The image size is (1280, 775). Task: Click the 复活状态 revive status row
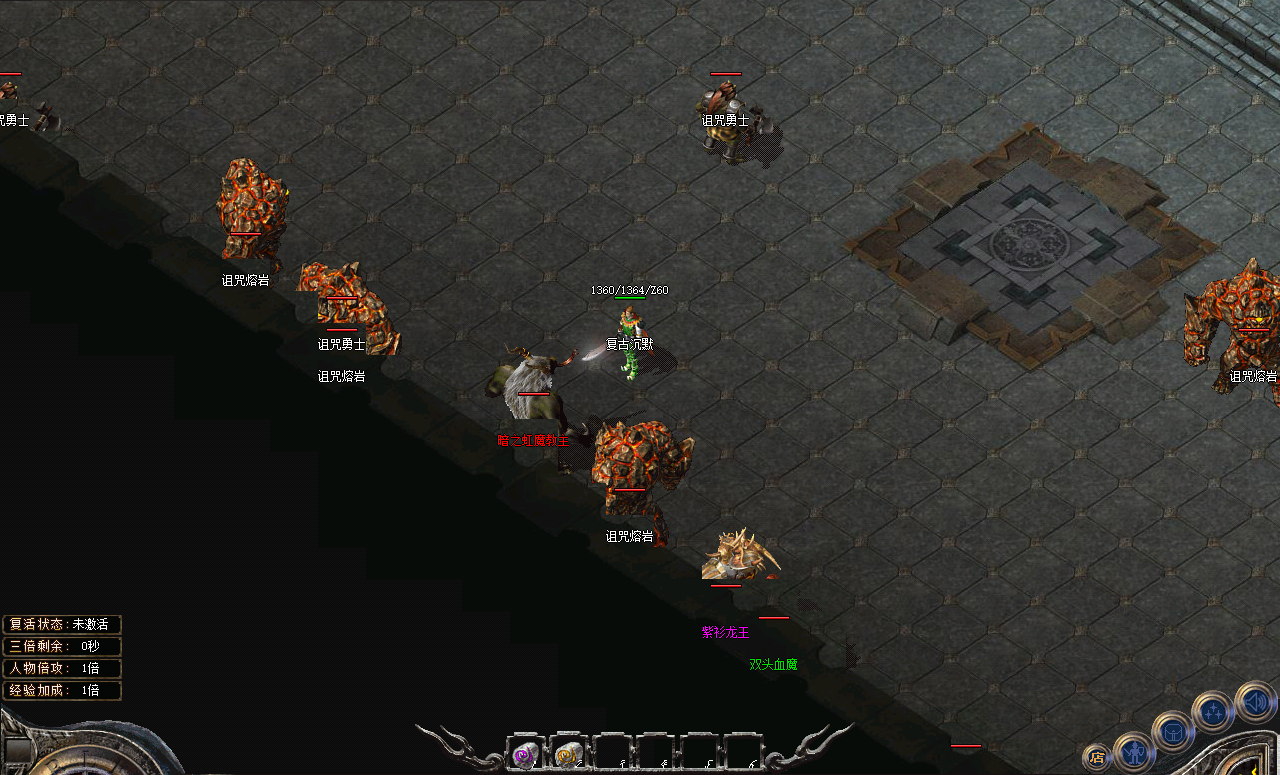[x=63, y=624]
